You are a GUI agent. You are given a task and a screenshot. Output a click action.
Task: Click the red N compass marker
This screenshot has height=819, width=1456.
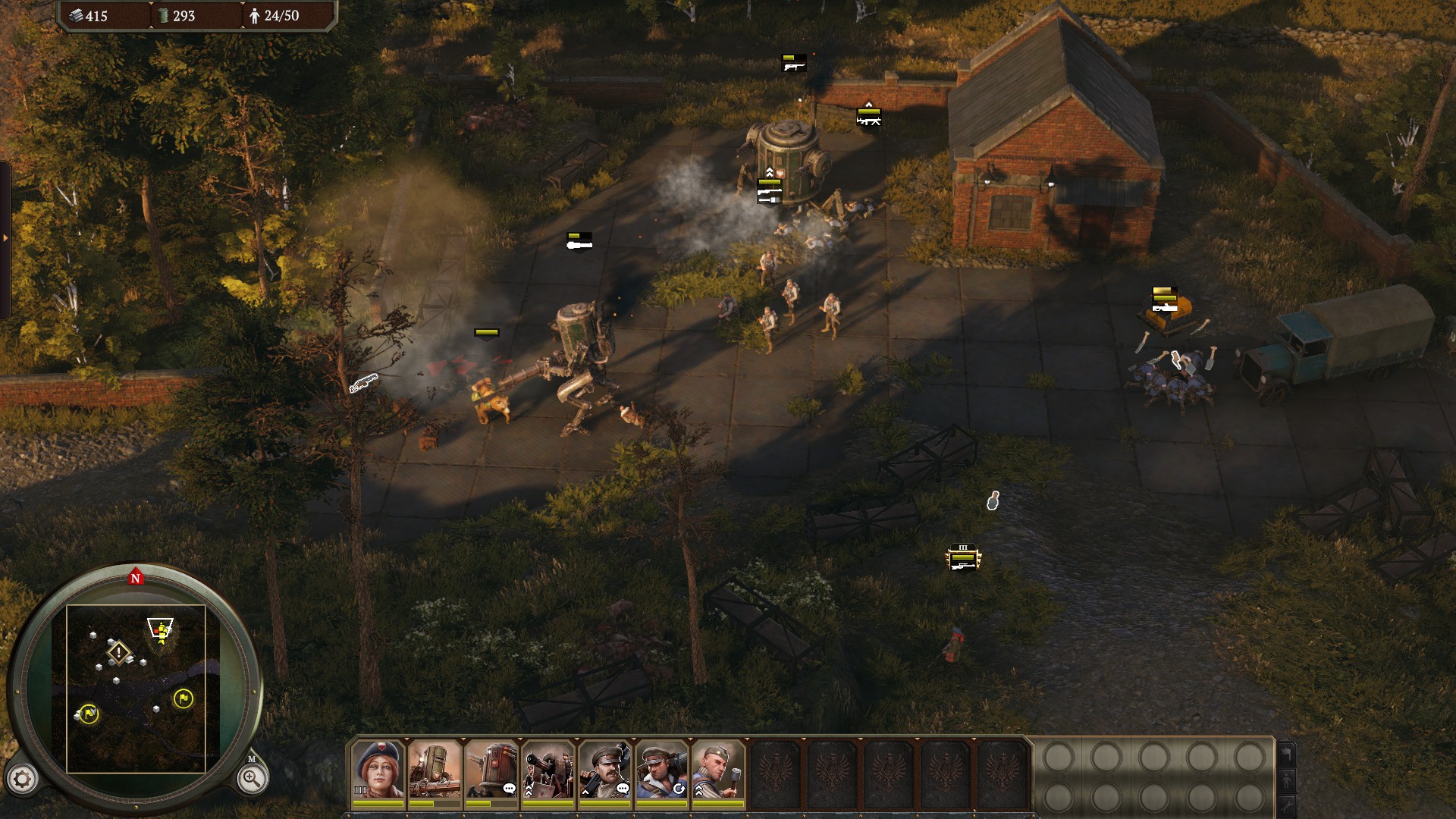[x=136, y=578]
